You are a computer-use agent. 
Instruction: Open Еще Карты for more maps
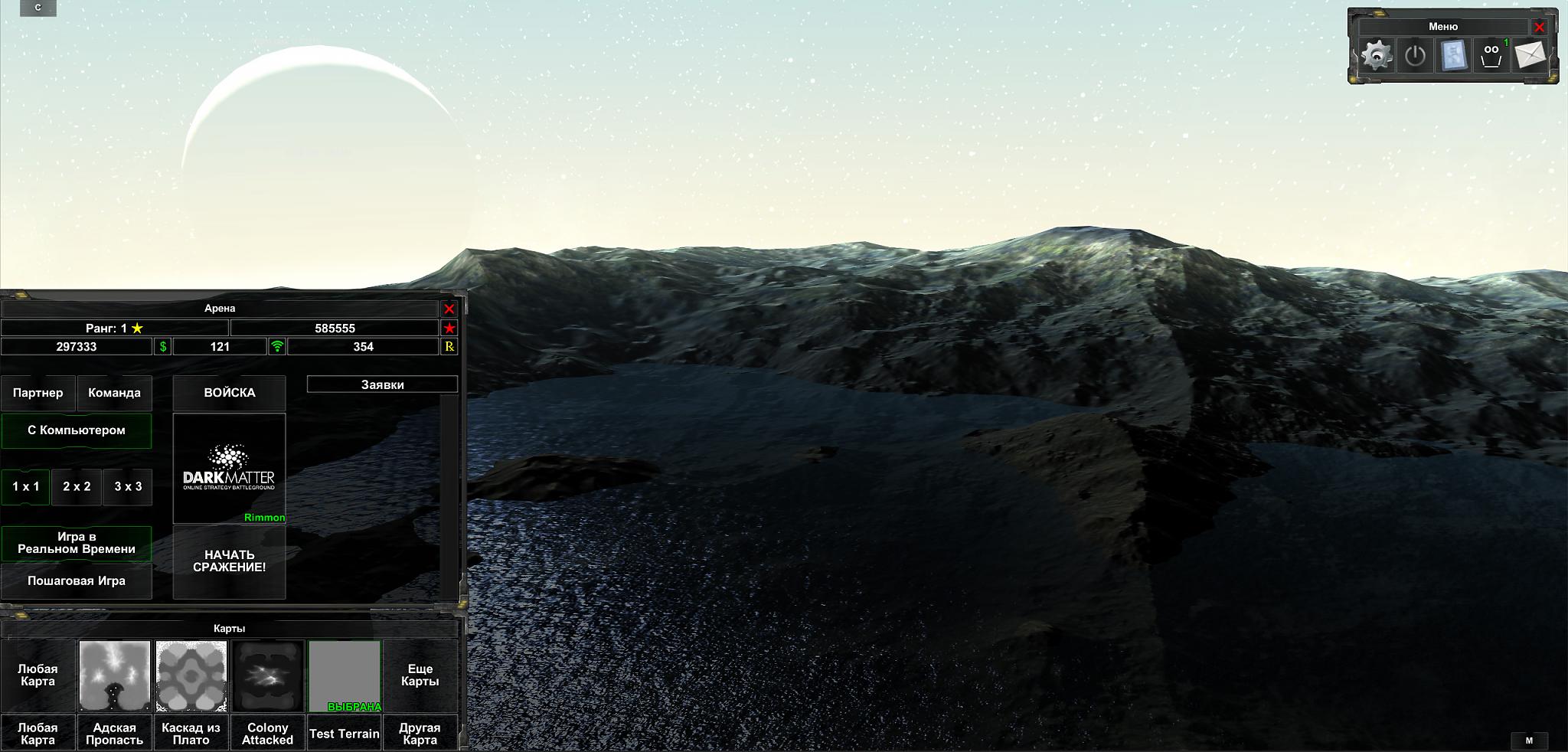[x=420, y=675]
